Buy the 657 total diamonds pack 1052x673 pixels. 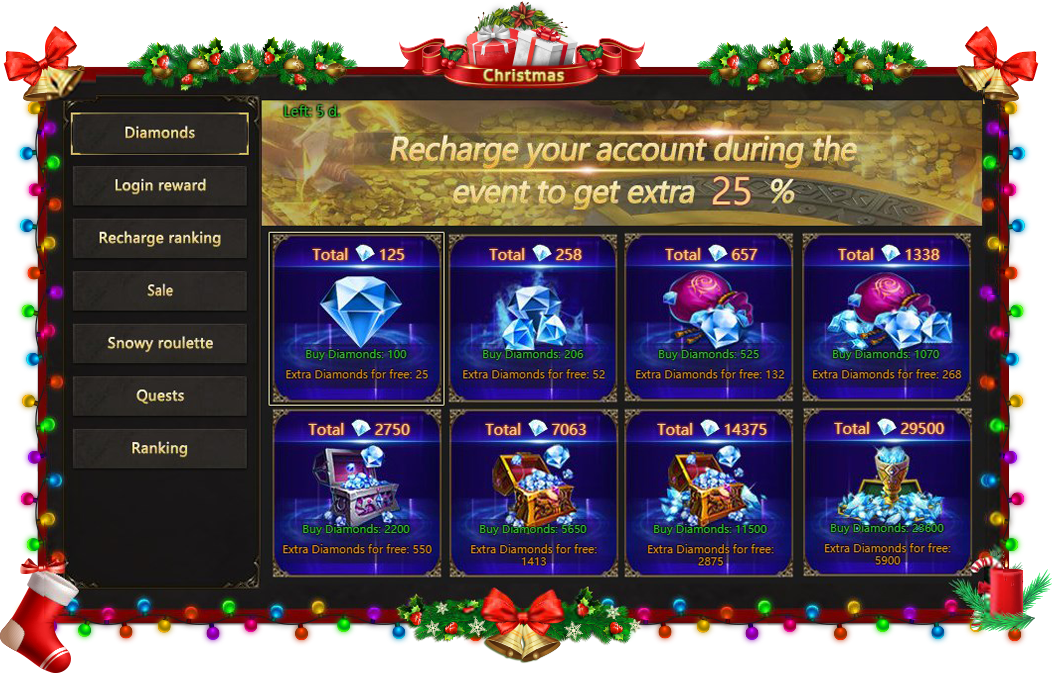[x=709, y=318]
